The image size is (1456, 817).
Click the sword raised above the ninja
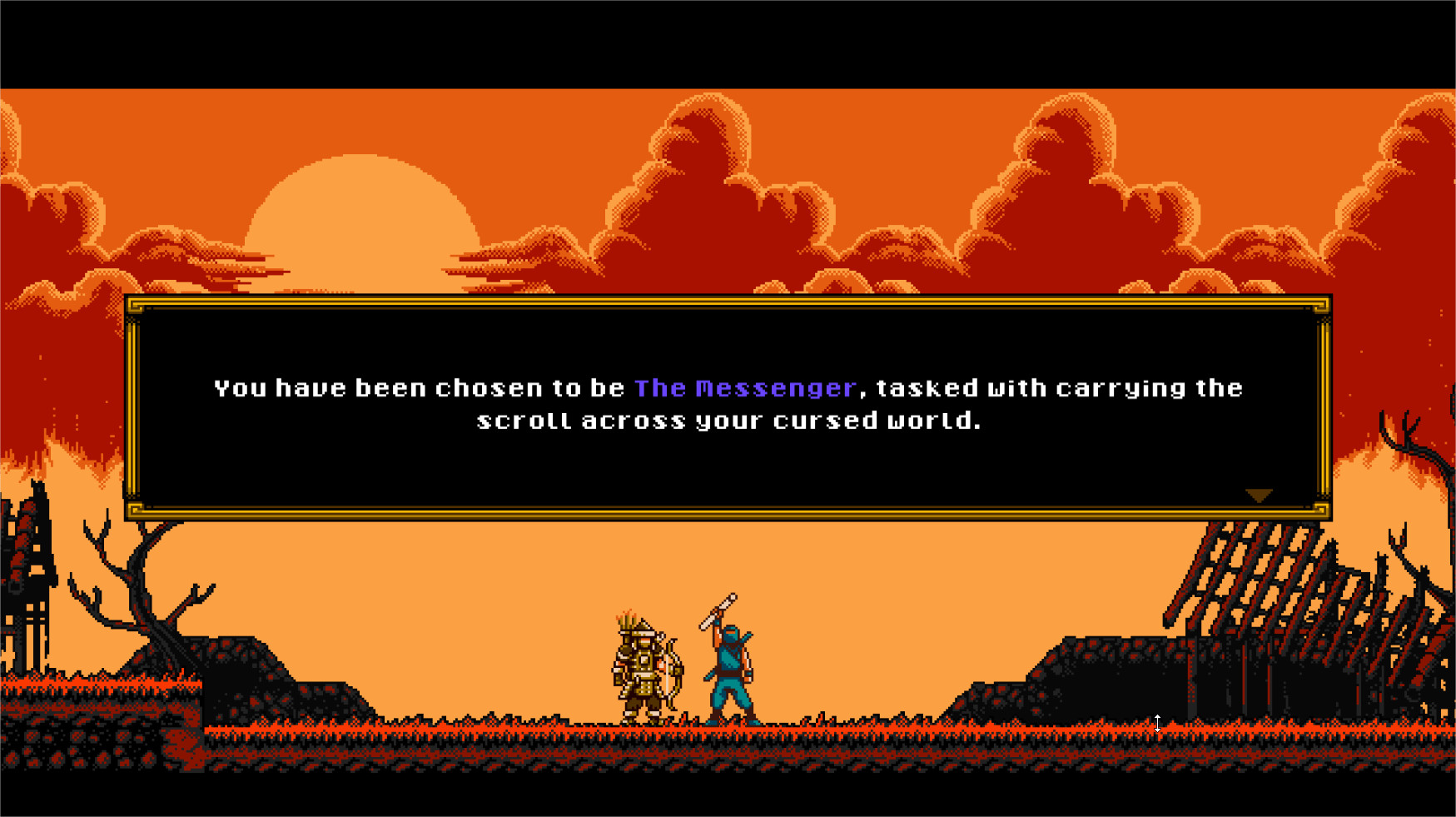pos(718,608)
